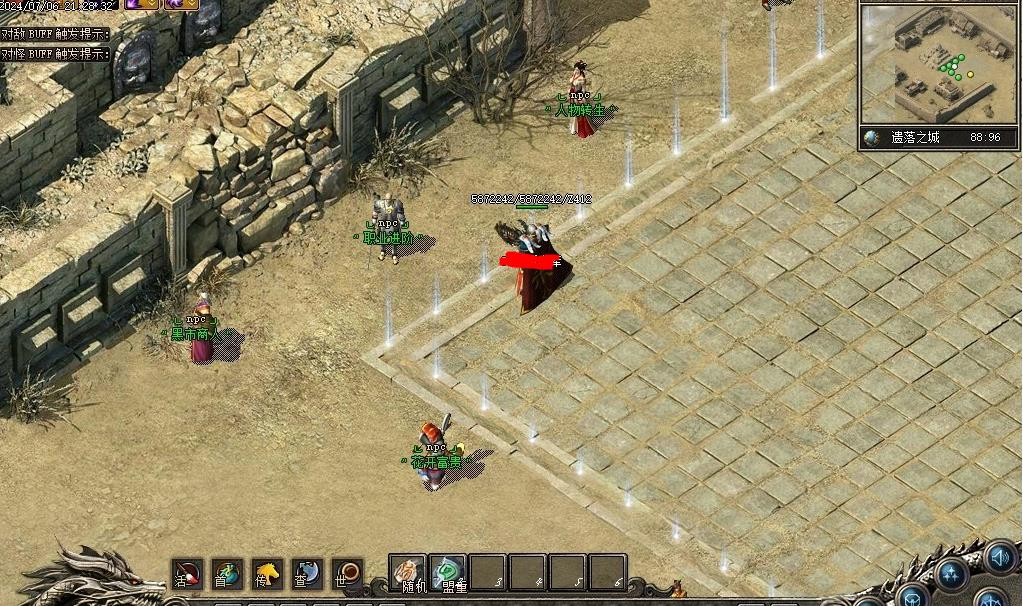Toggle the speaker sound button
The height and width of the screenshot is (606, 1023).
[x=1000, y=556]
